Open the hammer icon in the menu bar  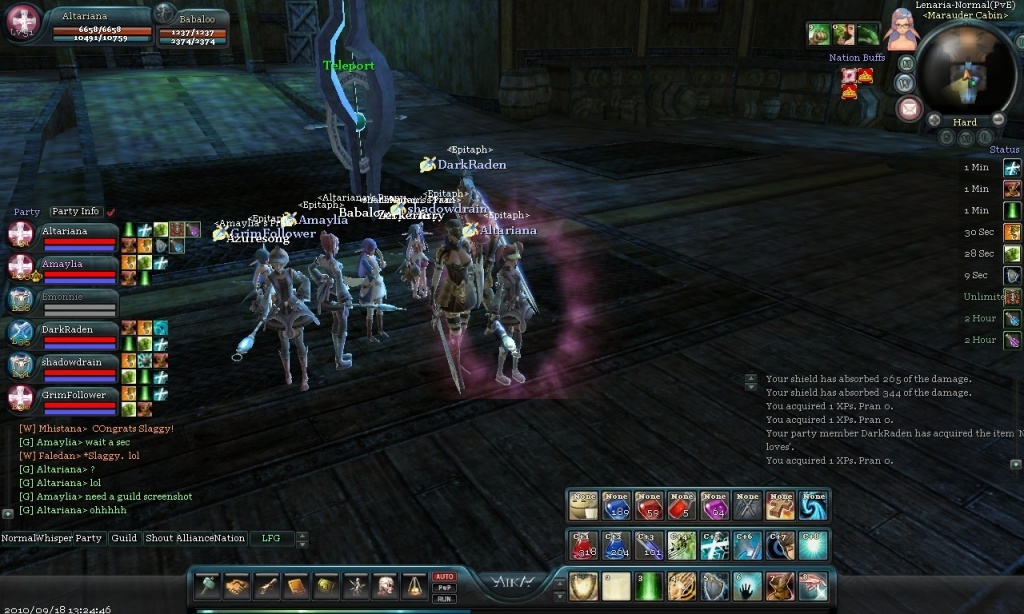pos(208,587)
